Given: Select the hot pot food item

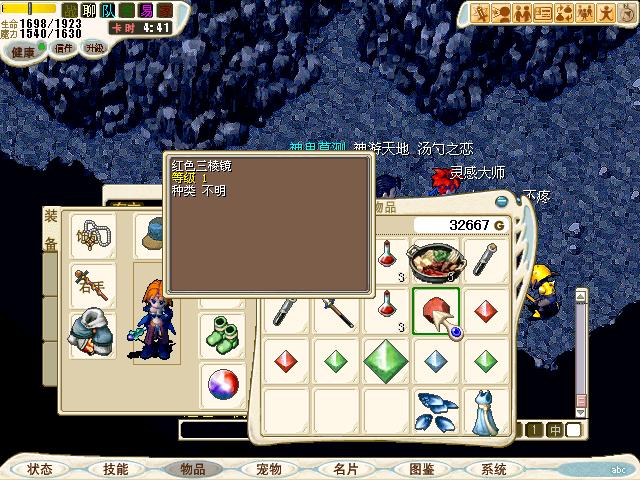Looking at the screenshot, I should coord(436,261).
